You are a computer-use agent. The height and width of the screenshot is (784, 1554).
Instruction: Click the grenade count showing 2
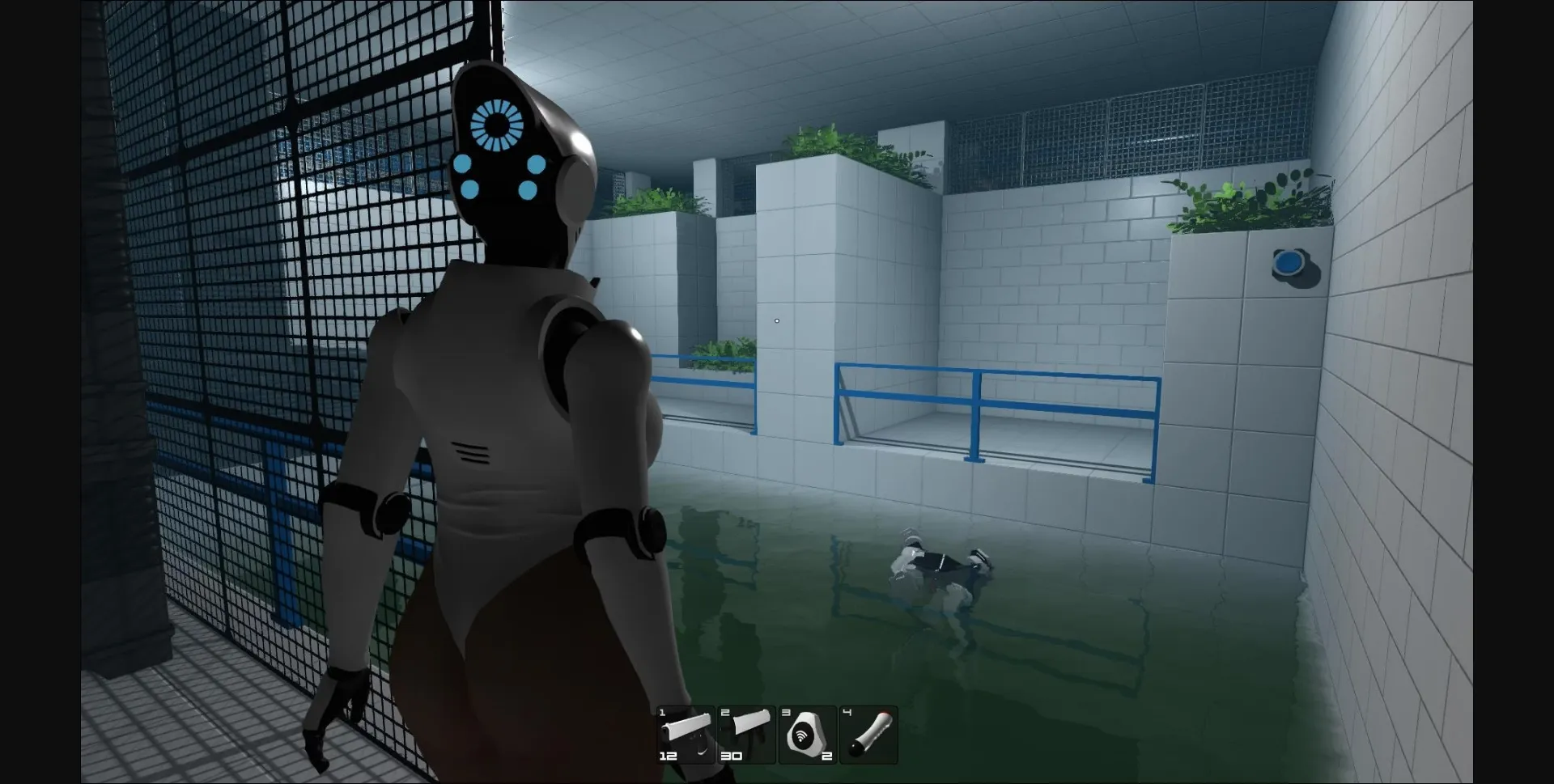click(826, 757)
